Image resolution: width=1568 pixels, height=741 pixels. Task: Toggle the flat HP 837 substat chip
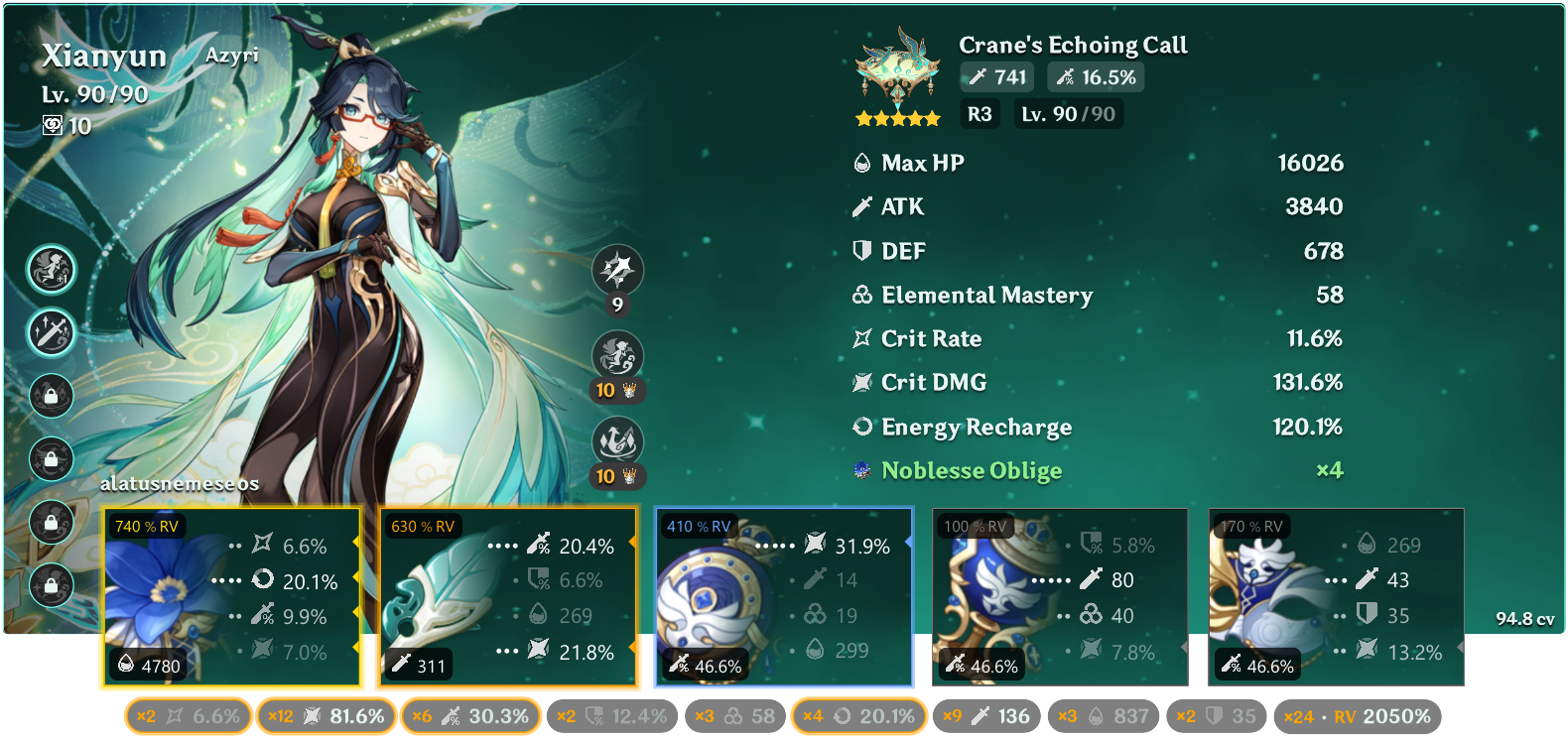1104,716
